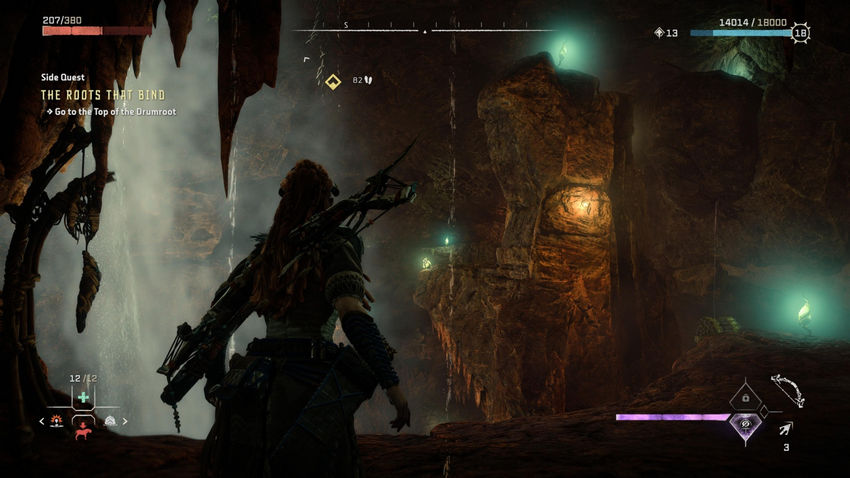Choose the grey tool icon on the right
The width and height of the screenshot is (850, 478).
click(x=109, y=421)
